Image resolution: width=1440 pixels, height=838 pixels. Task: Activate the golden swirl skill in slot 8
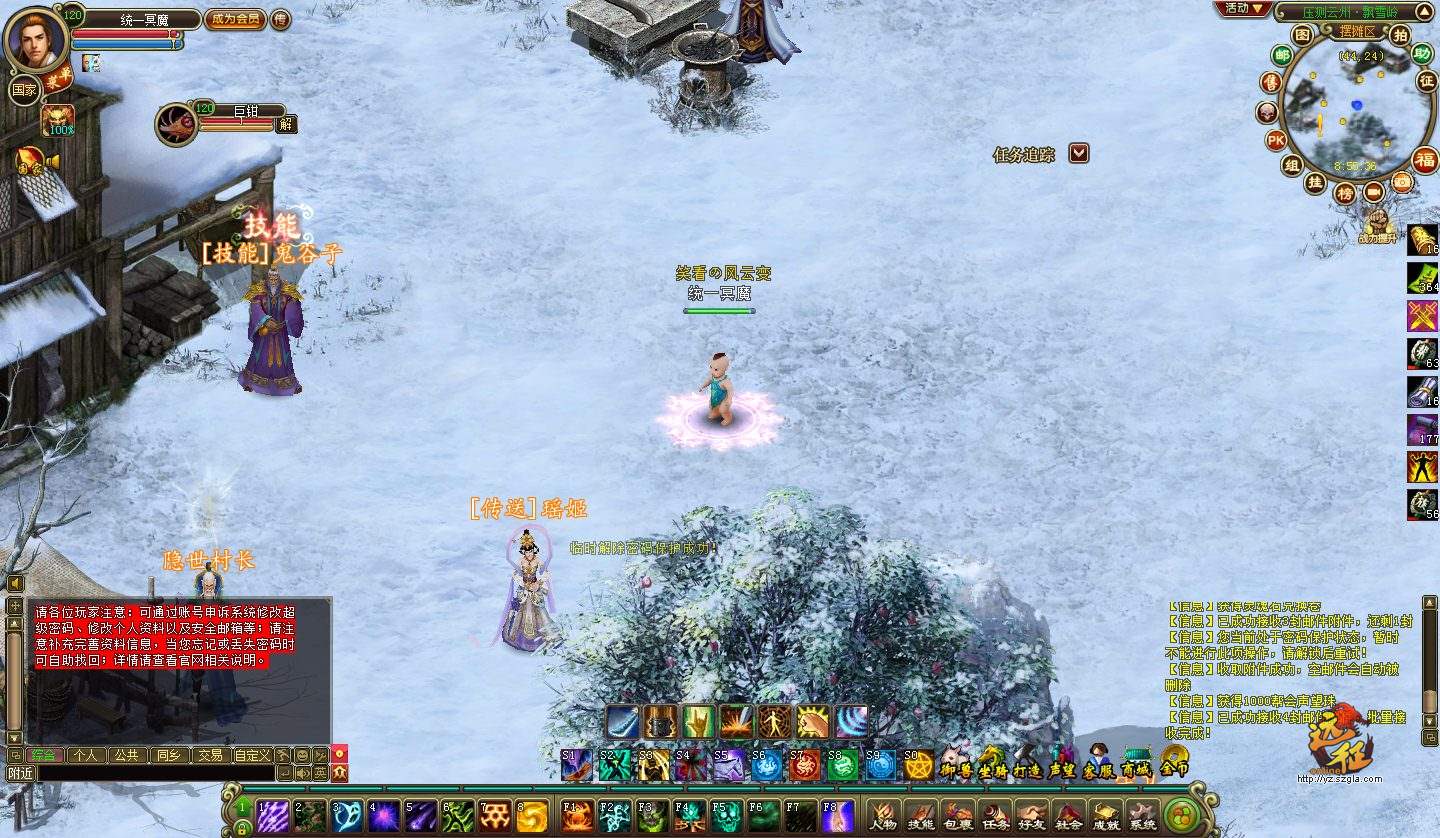(532, 816)
